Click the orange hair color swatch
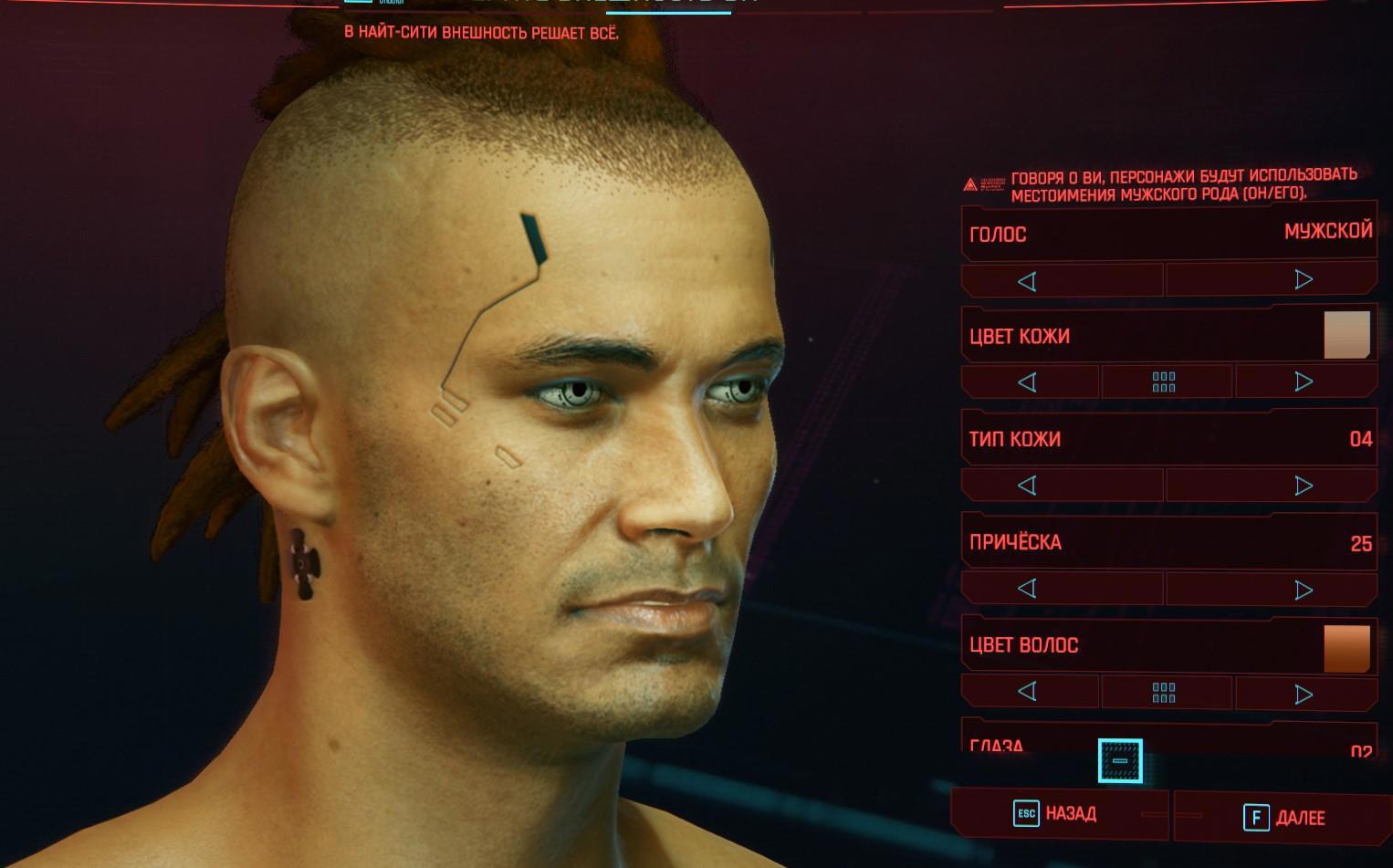The image size is (1393, 868). 1346,648
